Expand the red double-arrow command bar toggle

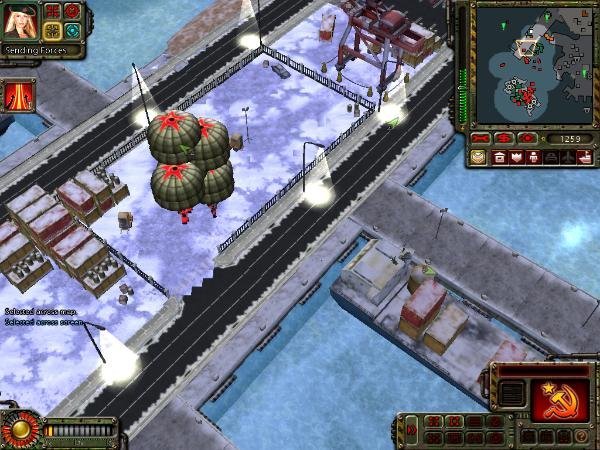click(x=412, y=430)
